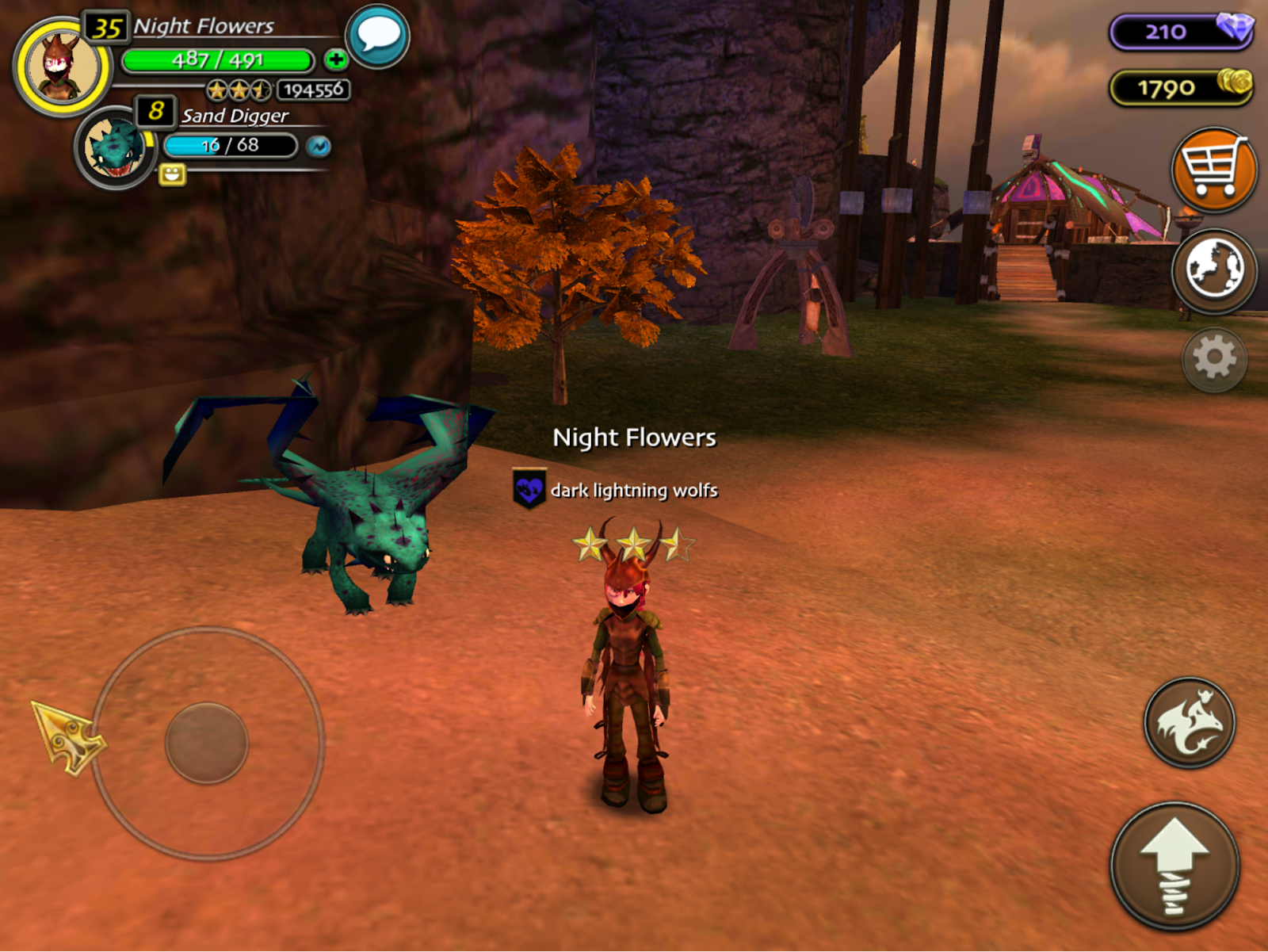Viewport: 1268px width, 952px height.
Task: Tap the blue dragon energy icon
Action: (x=319, y=147)
